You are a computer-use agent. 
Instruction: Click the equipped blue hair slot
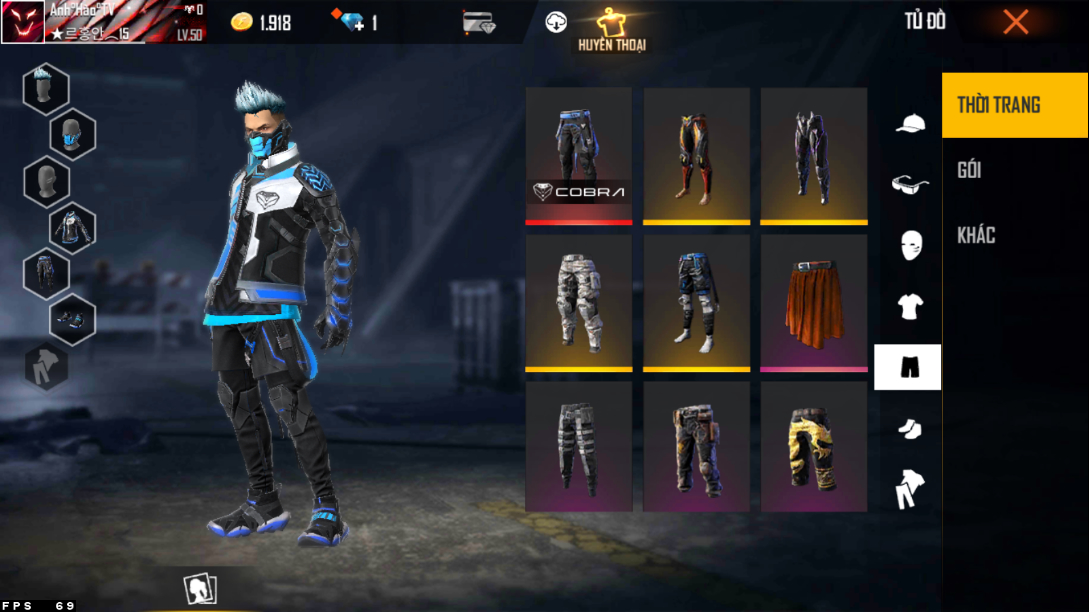coord(46,88)
